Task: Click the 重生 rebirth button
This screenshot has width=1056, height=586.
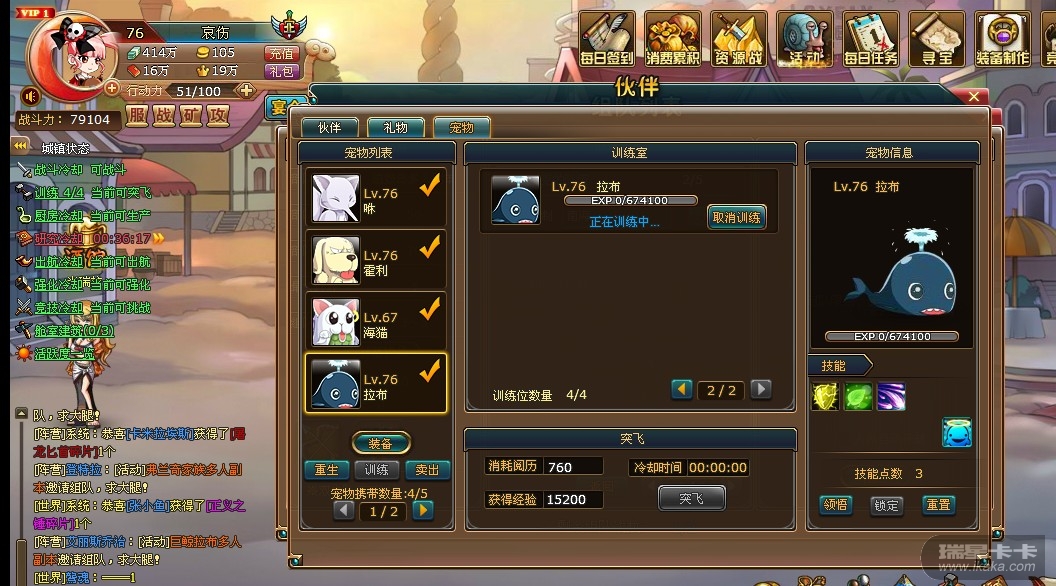Action: point(326,470)
